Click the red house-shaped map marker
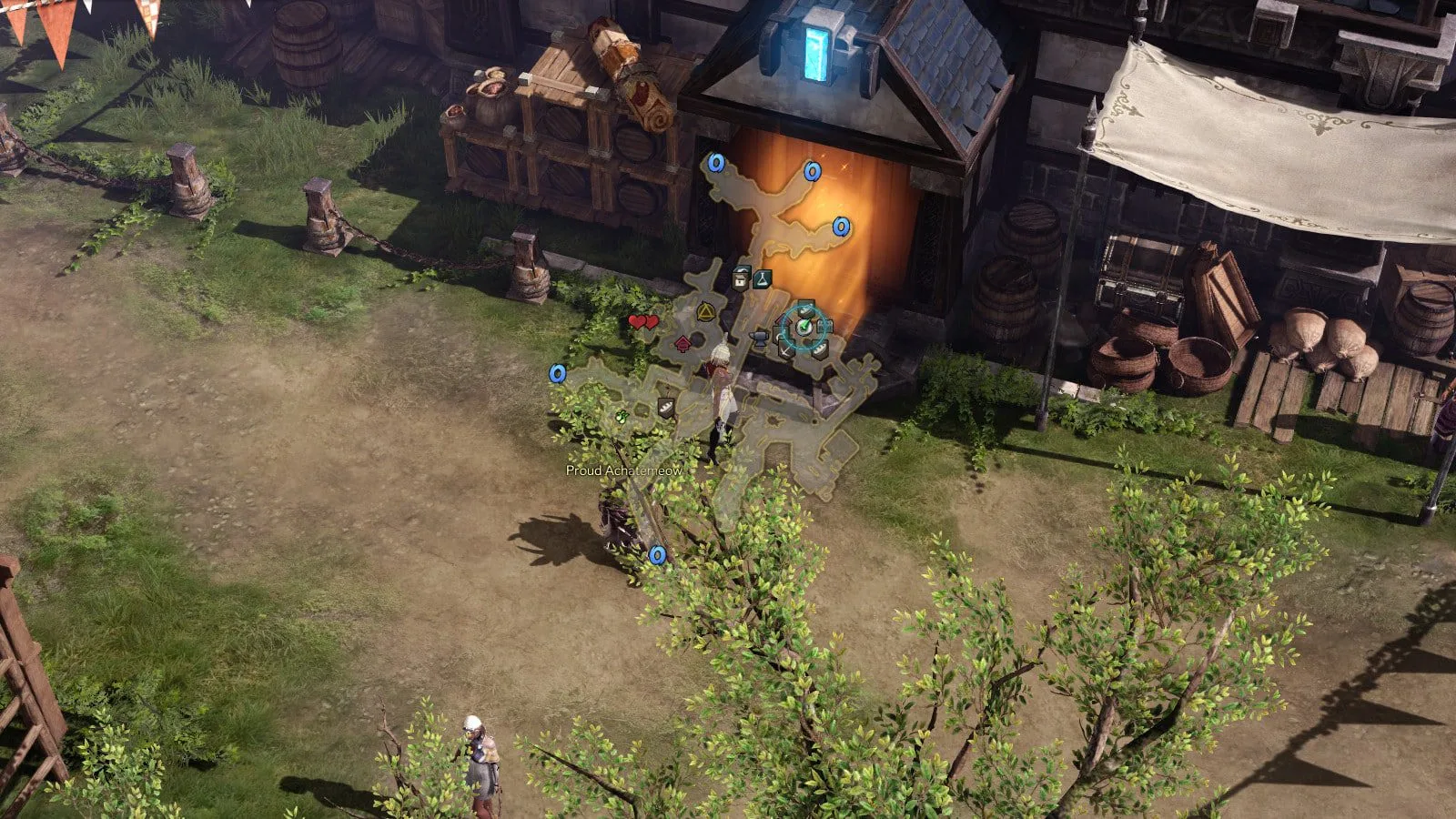The height and width of the screenshot is (819, 1456). (682, 344)
